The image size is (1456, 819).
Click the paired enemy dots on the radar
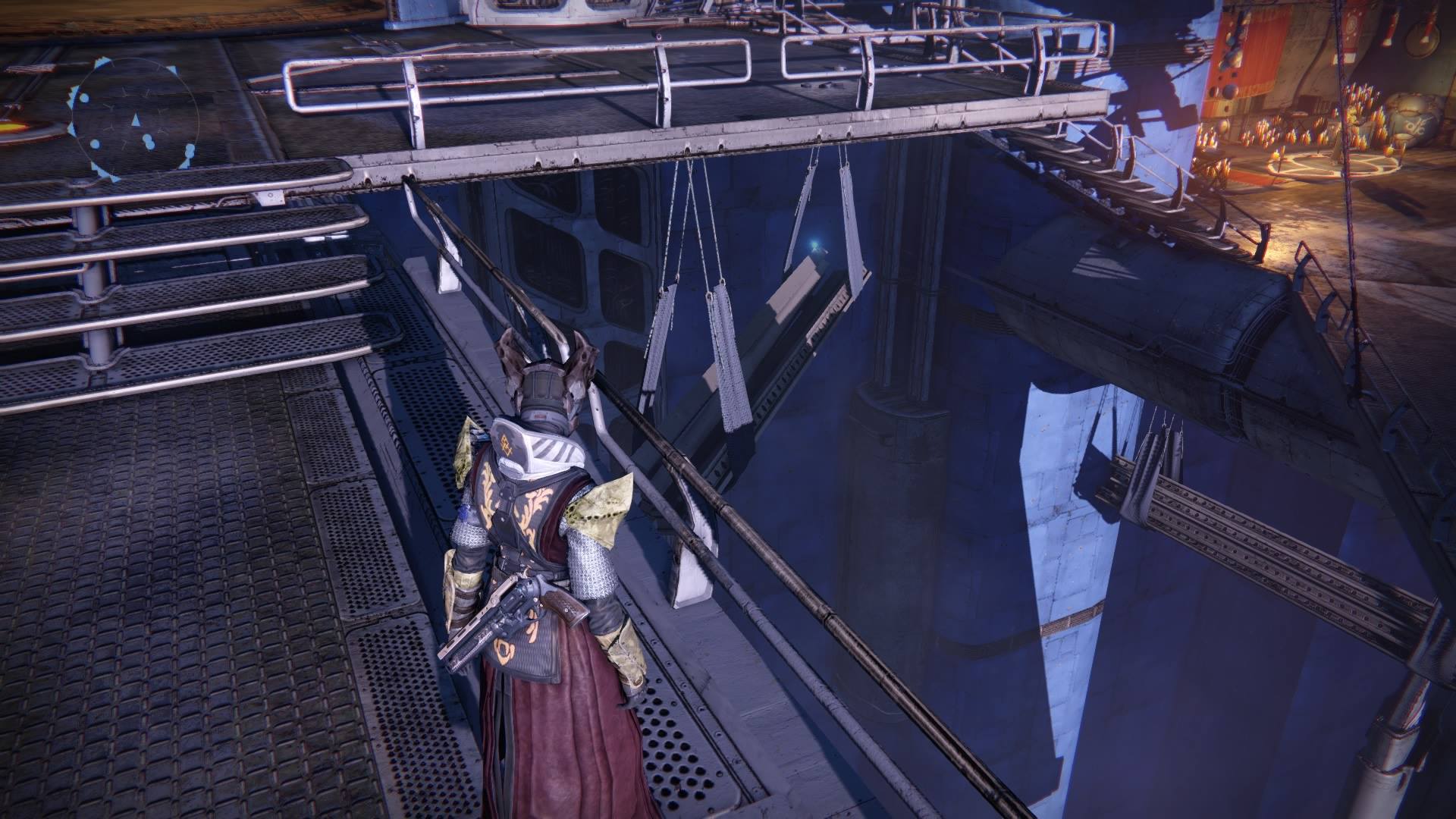(x=149, y=141)
